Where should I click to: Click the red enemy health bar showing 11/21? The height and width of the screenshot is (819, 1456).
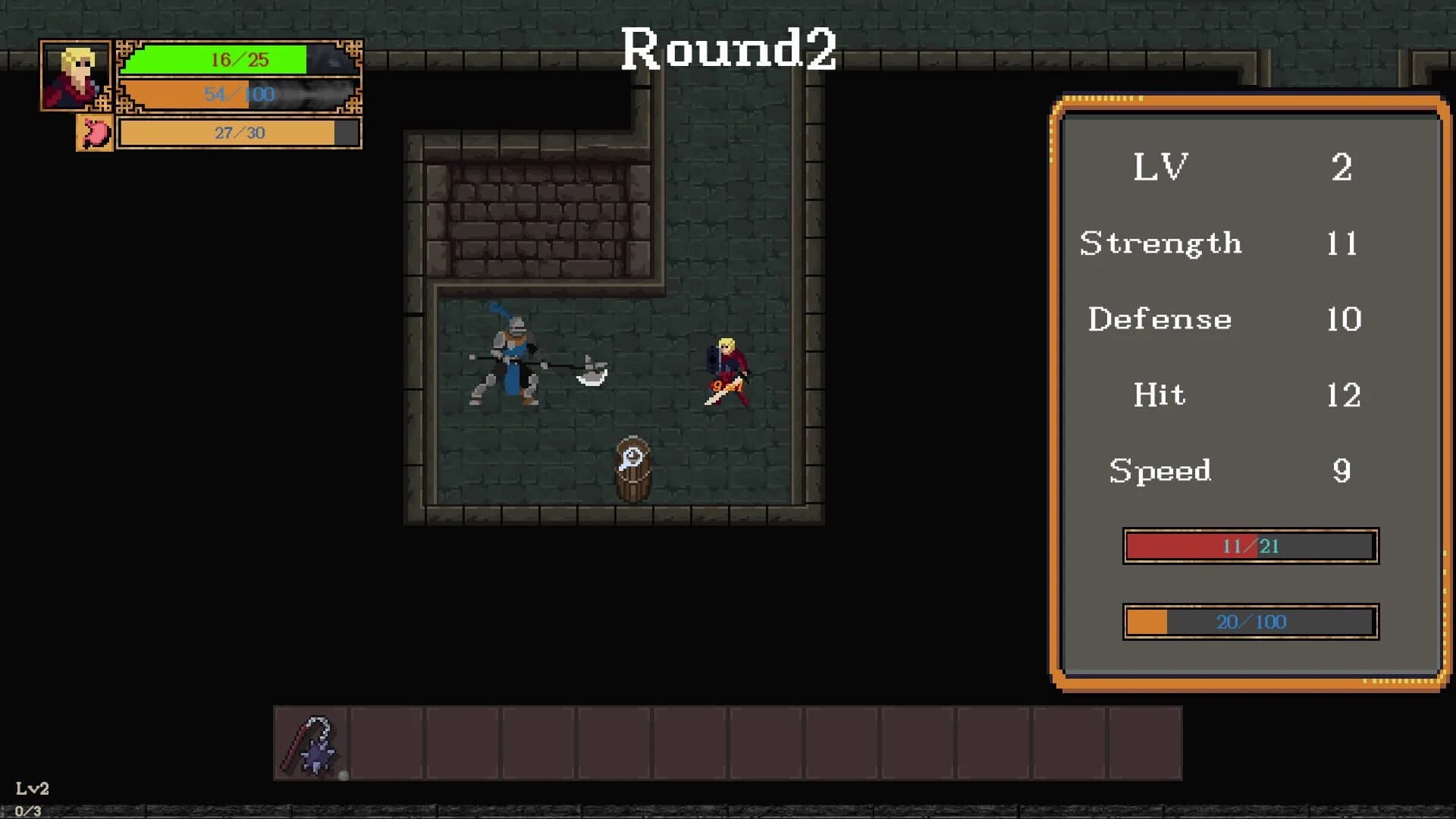[1249, 546]
